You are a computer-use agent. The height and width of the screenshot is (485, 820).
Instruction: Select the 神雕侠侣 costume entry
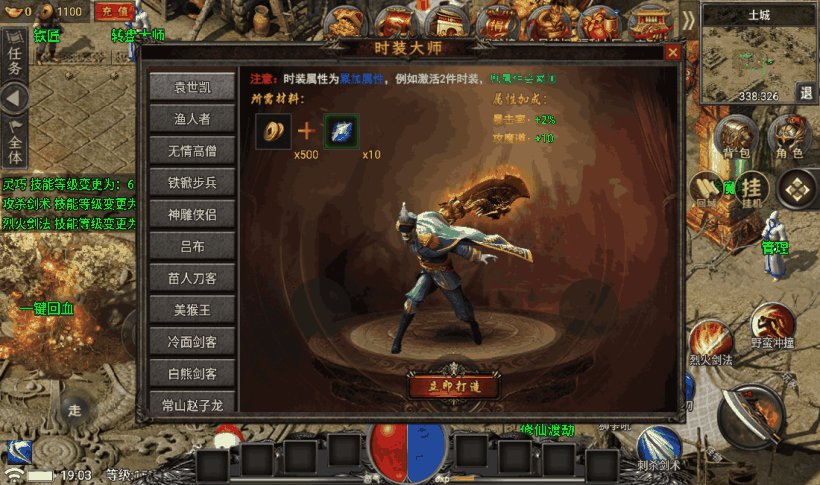(194, 214)
